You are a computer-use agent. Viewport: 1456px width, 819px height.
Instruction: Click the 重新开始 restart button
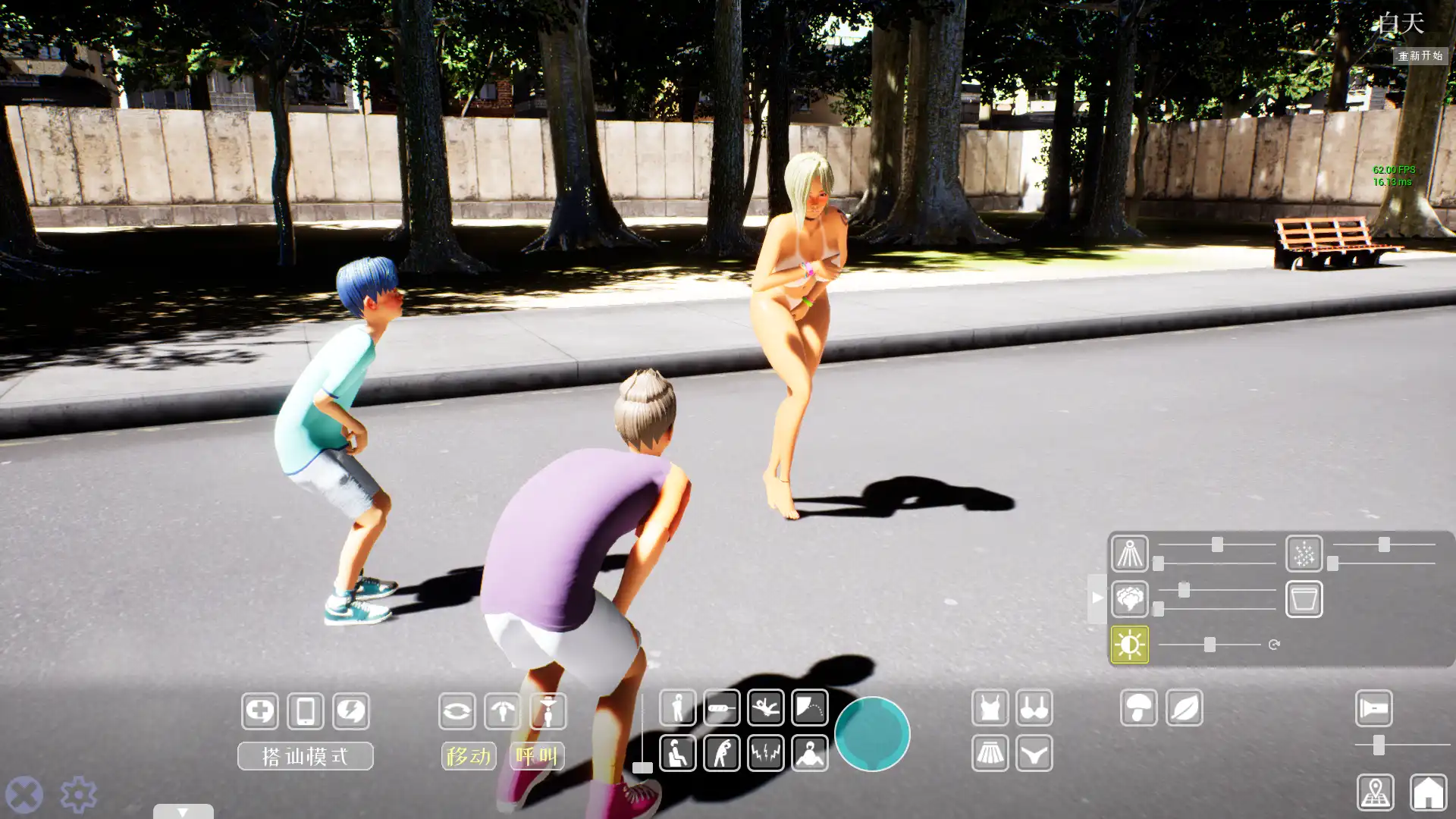[x=1420, y=56]
